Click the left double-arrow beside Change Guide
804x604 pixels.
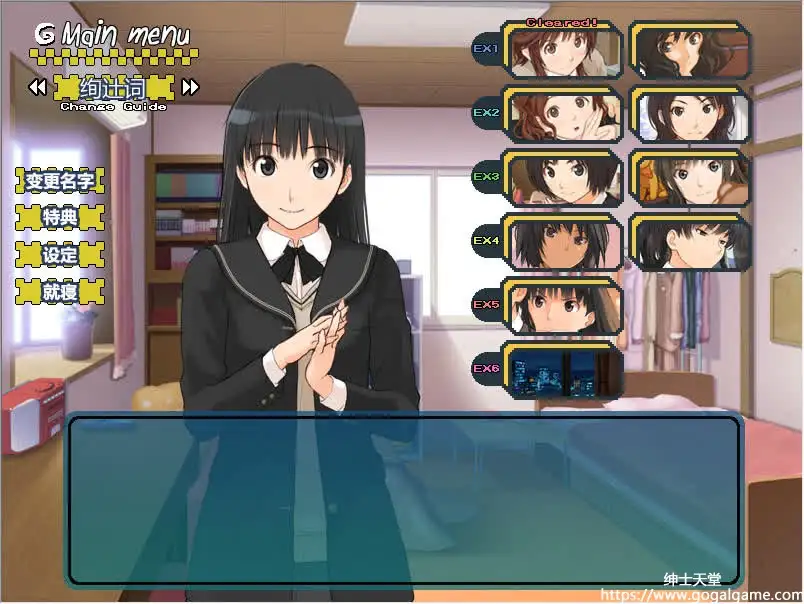[x=37, y=88]
